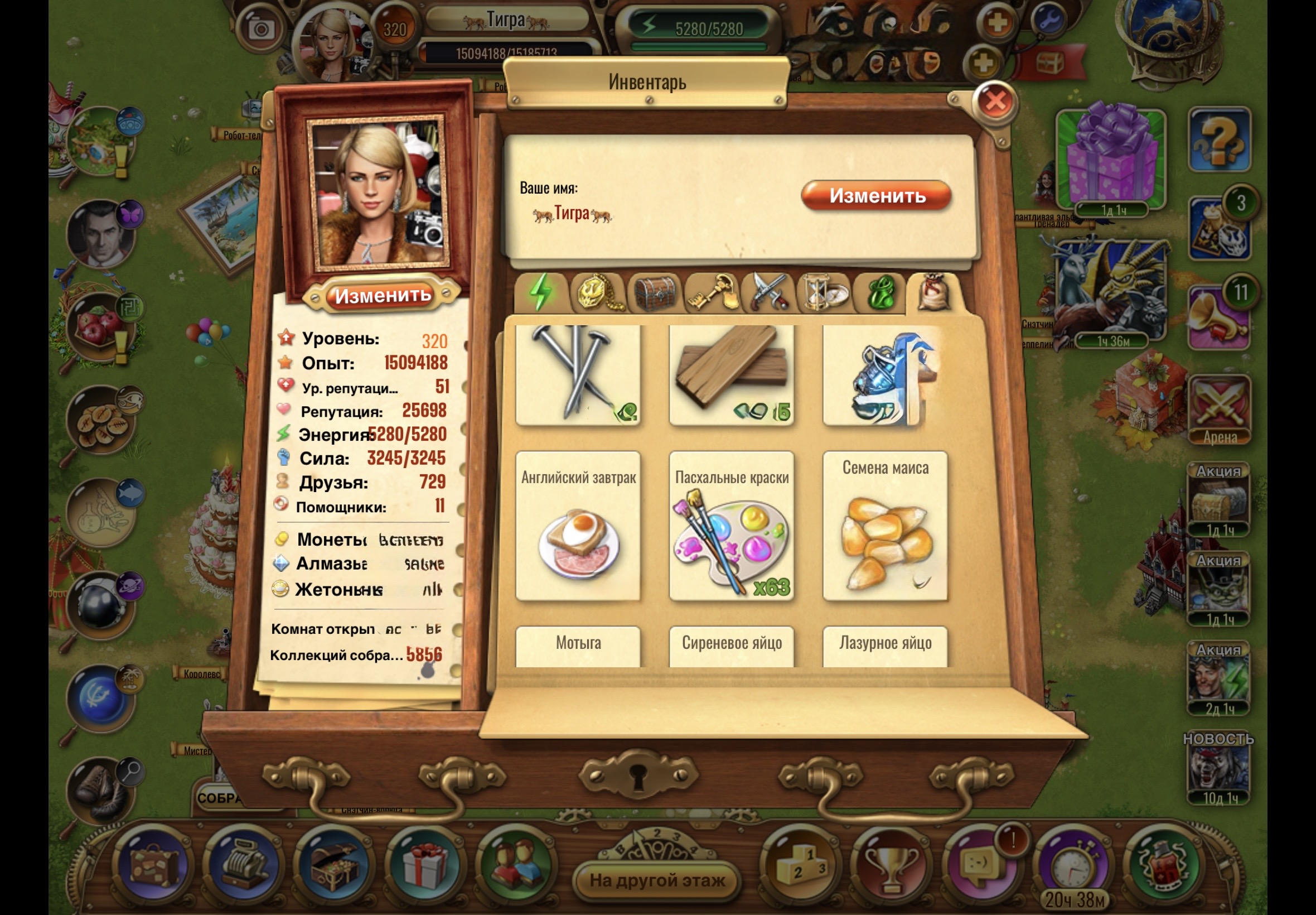This screenshot has width=1316, height=915.
Task: Choose the Пасхальные краски palette item
Action: (x=732, y=525)
